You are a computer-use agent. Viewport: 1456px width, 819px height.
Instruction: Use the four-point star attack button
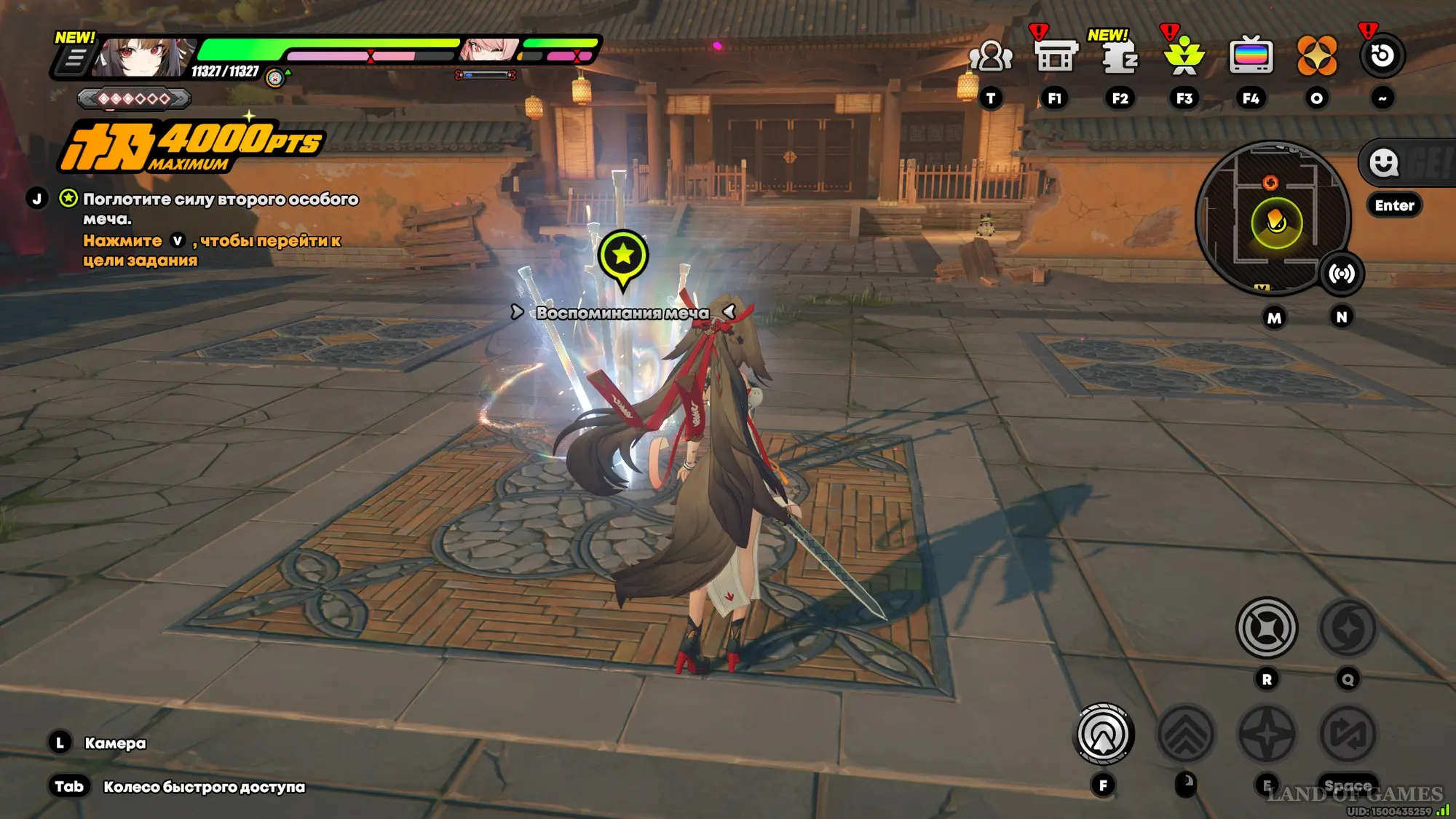coord(1267,735)
